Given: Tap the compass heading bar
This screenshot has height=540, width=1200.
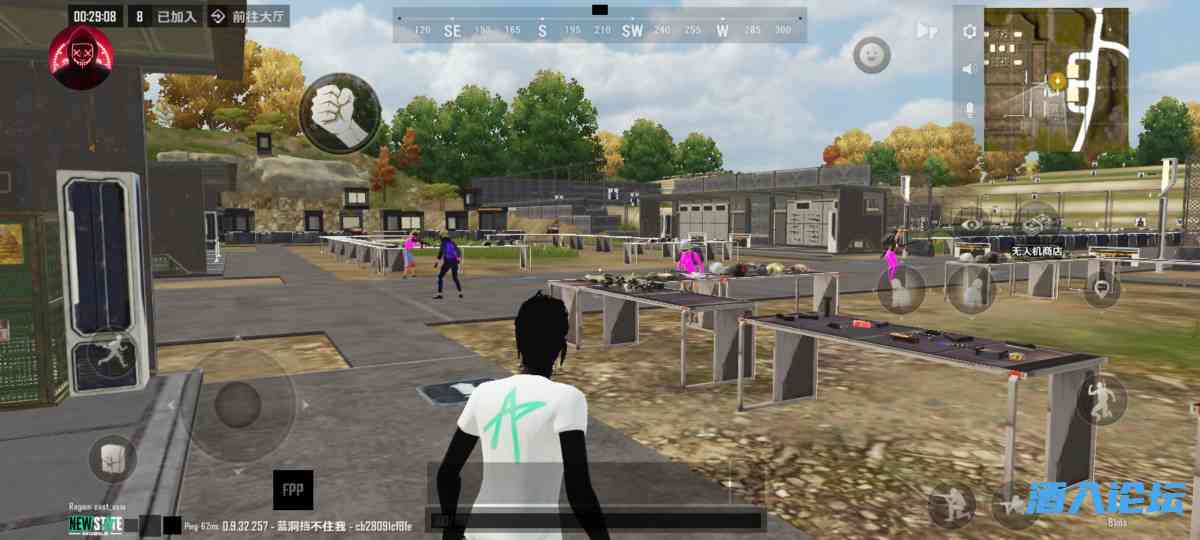Looking at the screenshot, I should coord(600,28).
